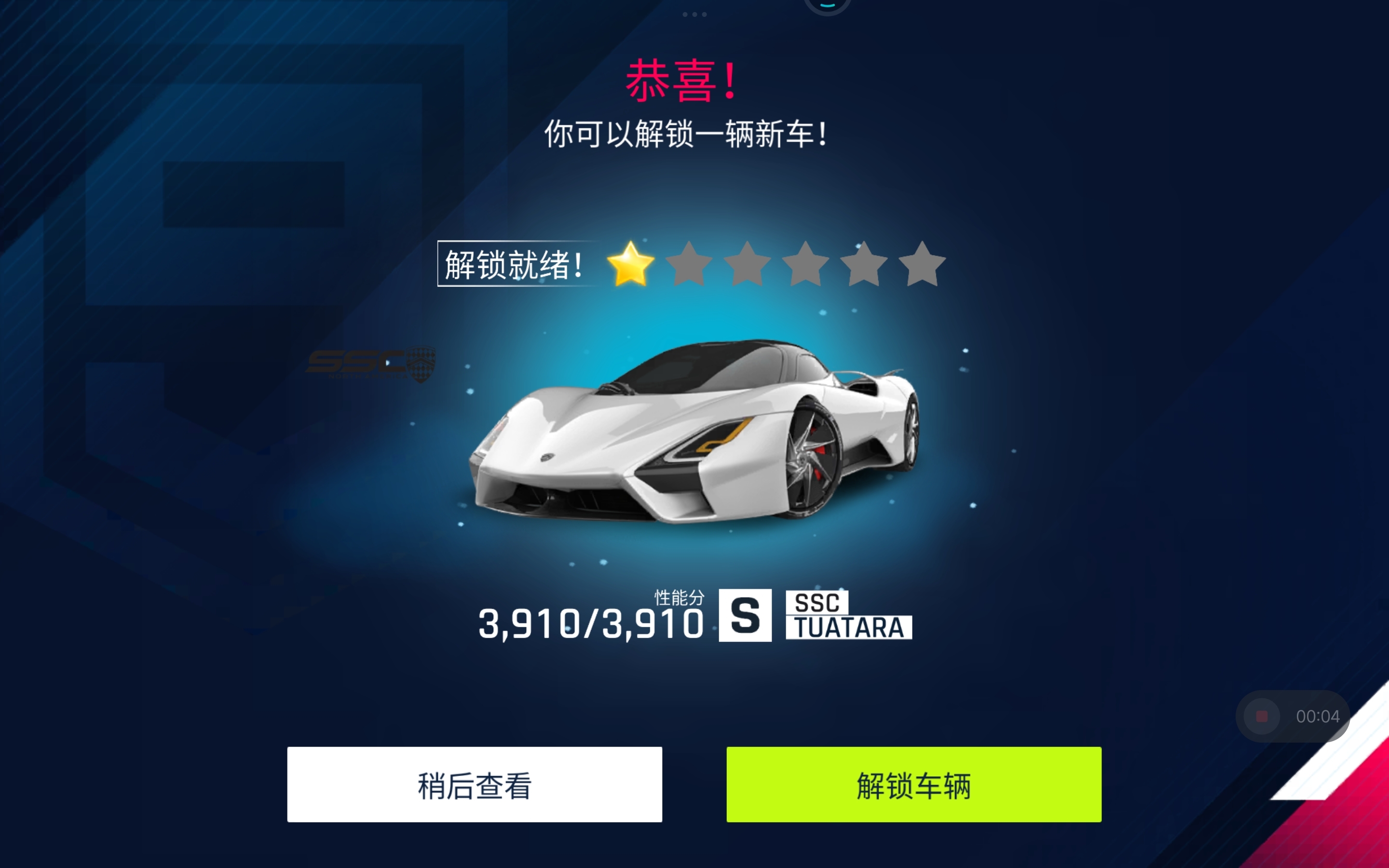Unlock the SSC Tuatara with 解锁车辆
The width and height of the screenshot is (1389, 868).
[x=913, y=784]
